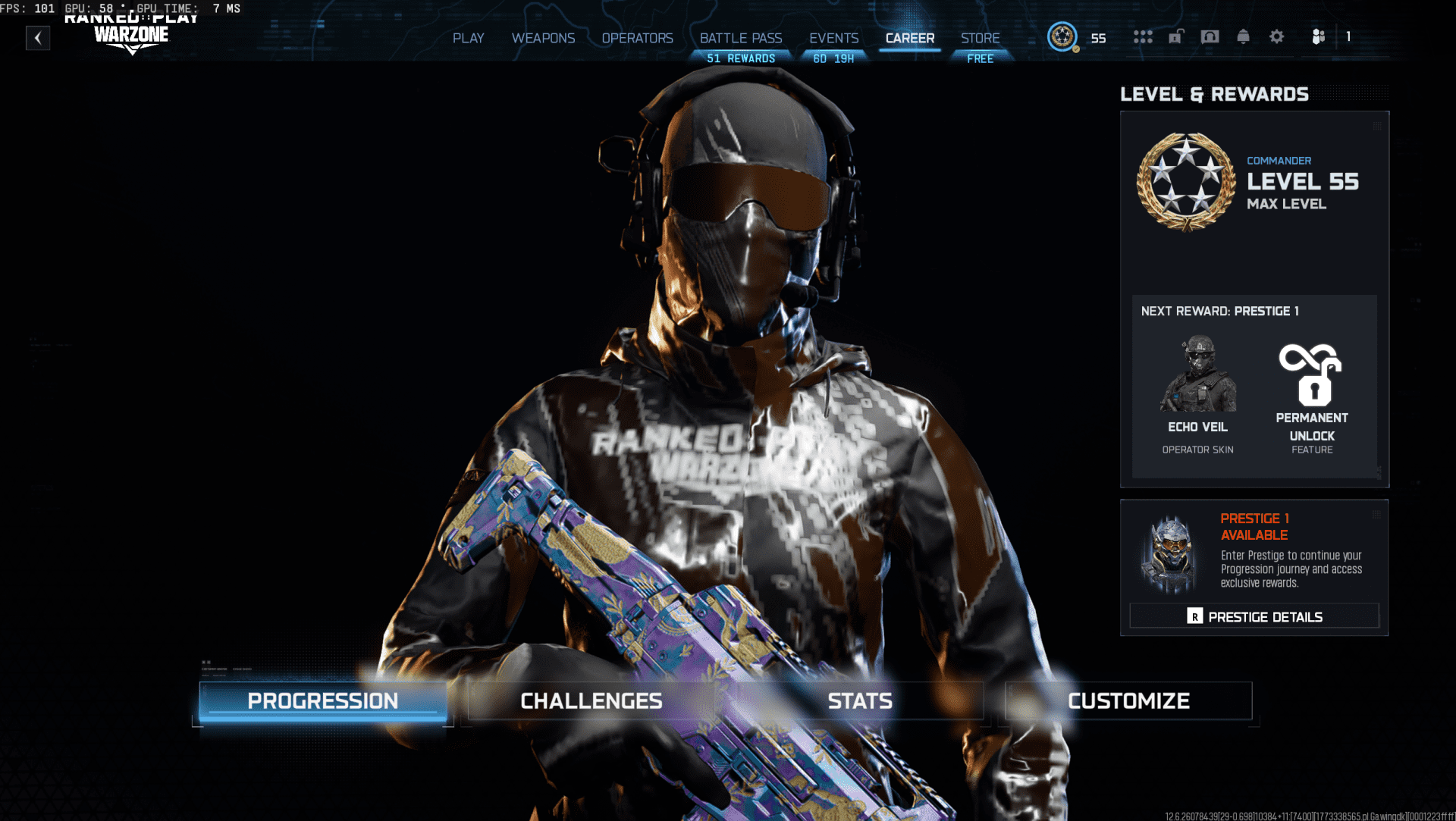Viewport: 1456px width, 821px height.
Task: Open game settings via the gear icon
Action: point(1277,36)
